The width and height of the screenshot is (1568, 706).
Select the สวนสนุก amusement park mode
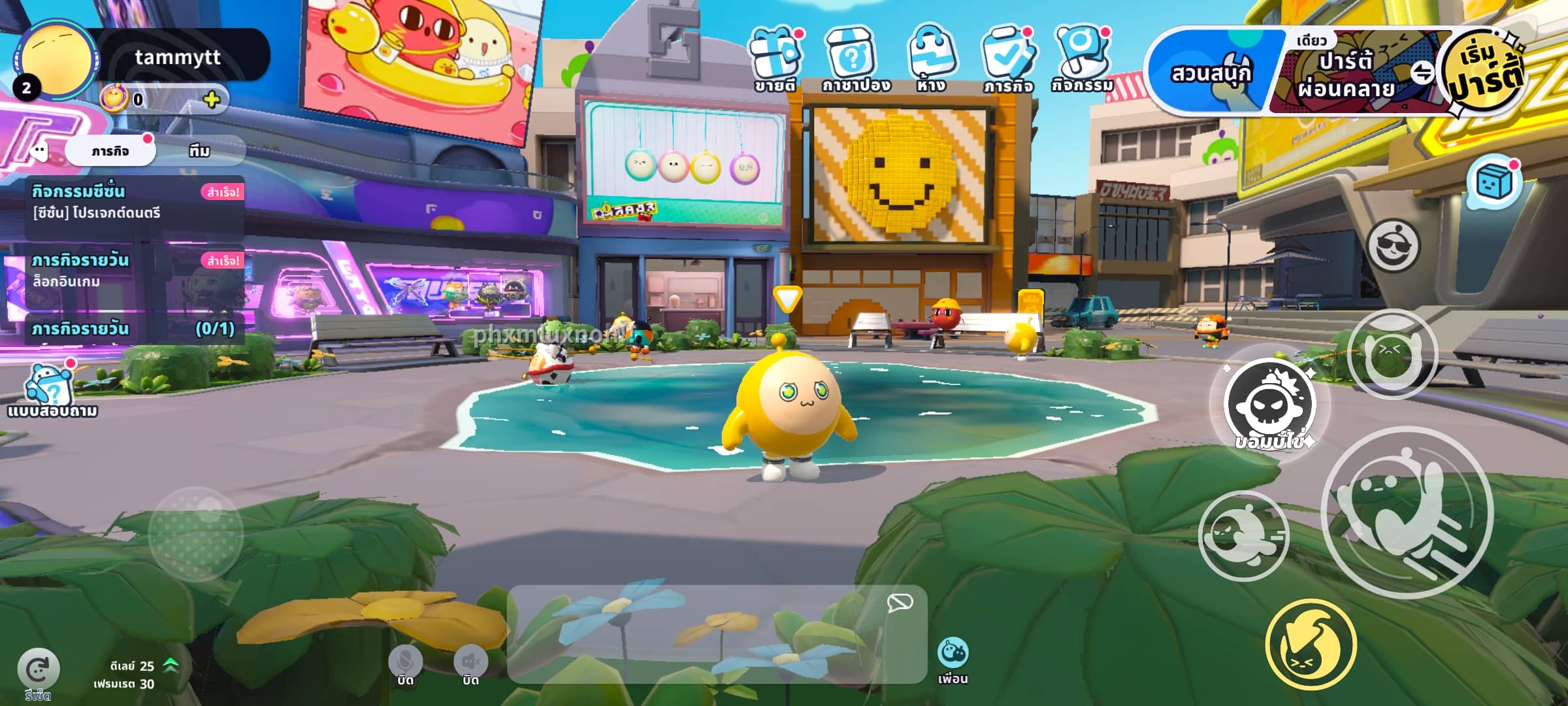point(1210,73)
